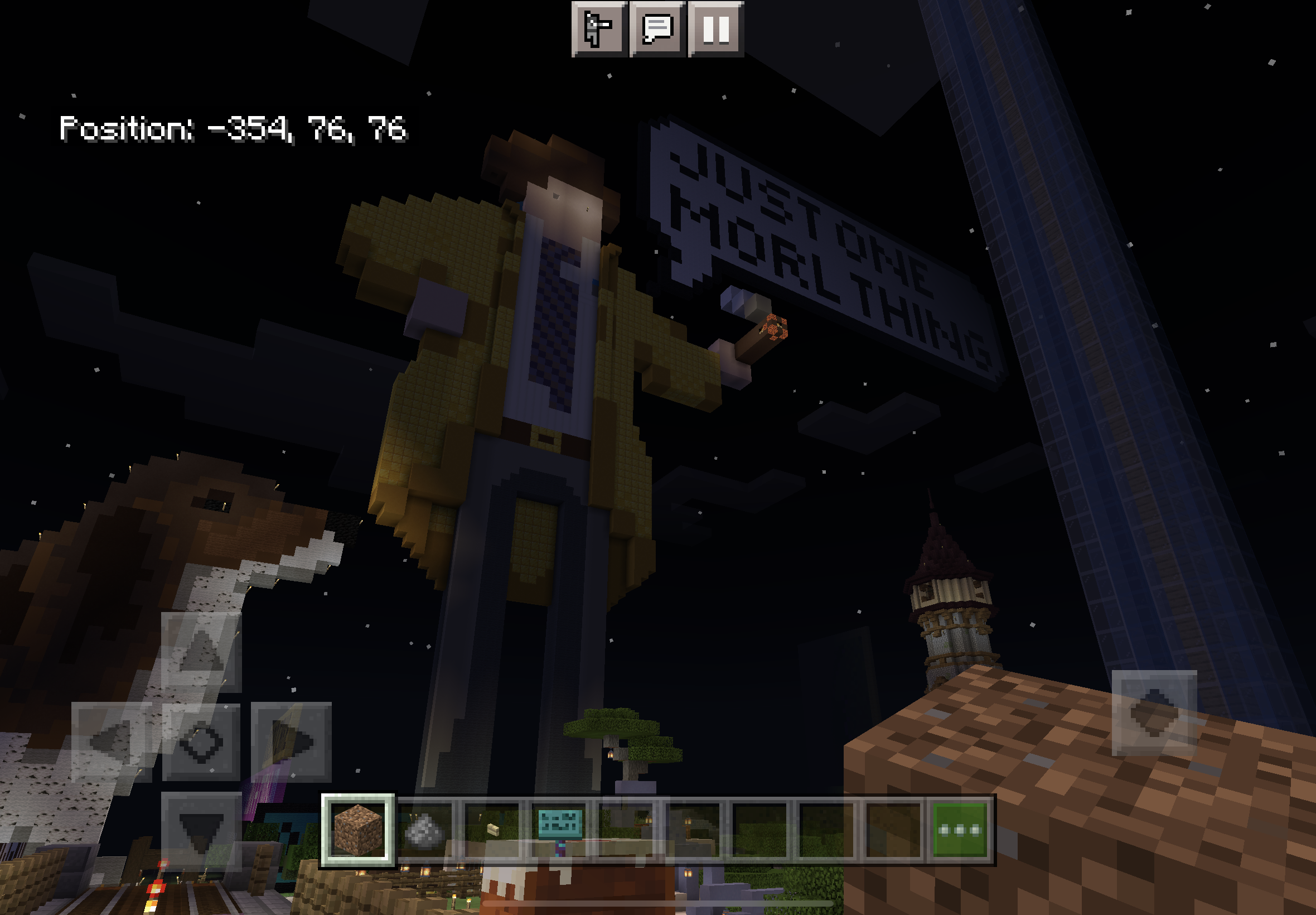Choose the teal sign in the hotbar
Screen dimensions: 1316x915
(560, 829)
